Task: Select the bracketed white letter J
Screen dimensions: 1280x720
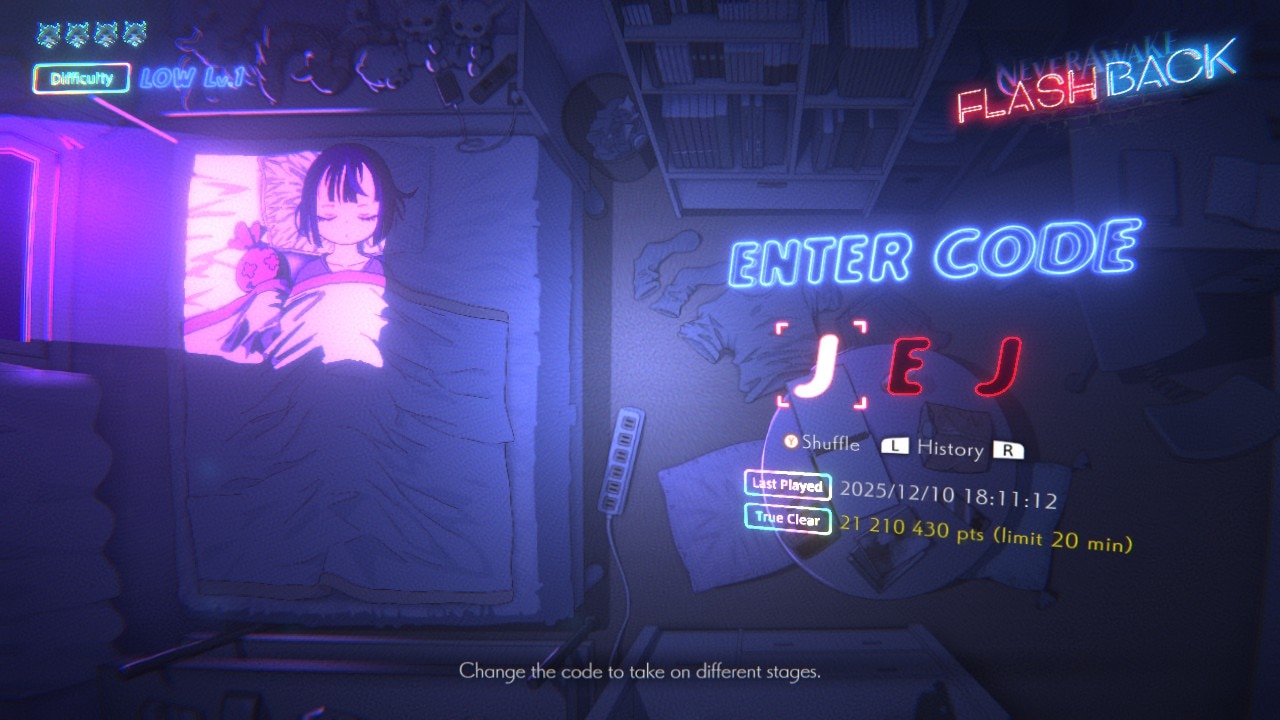Action: click(x=821, y=367)
